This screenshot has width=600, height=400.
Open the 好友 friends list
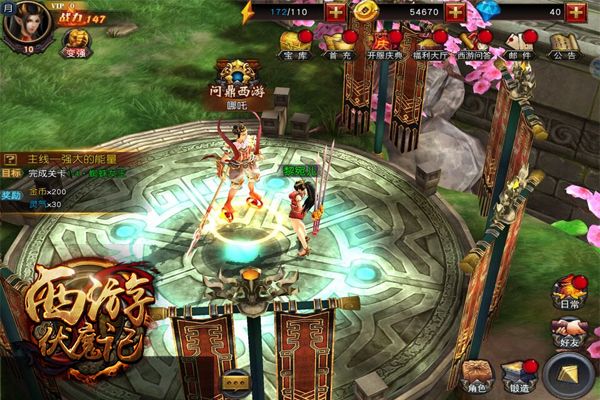pos(570,334)
